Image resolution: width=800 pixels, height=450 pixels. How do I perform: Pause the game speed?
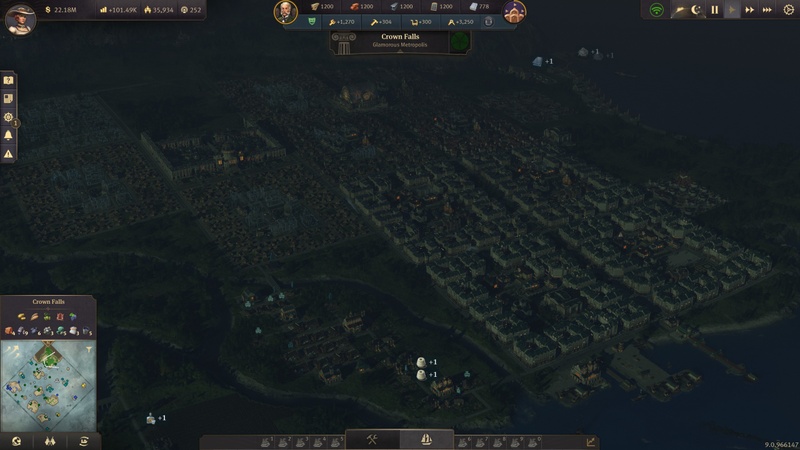715,10
